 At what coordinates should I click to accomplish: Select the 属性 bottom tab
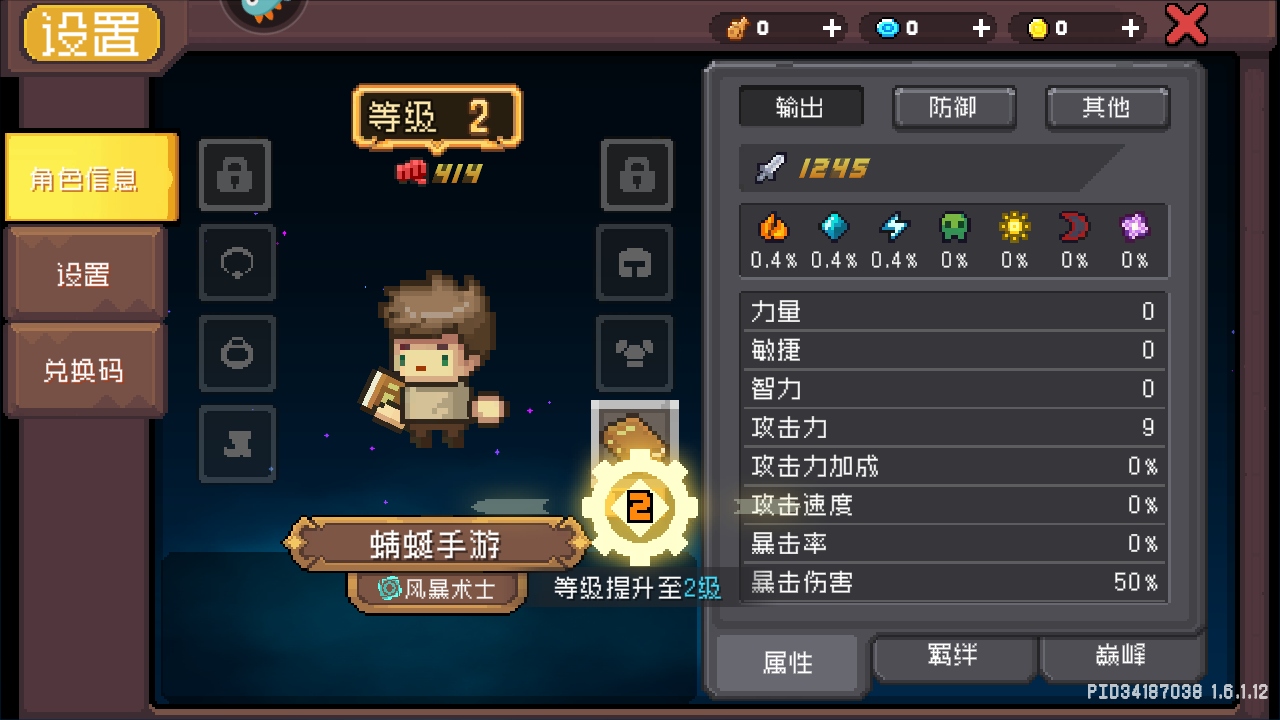pos(788,662)
